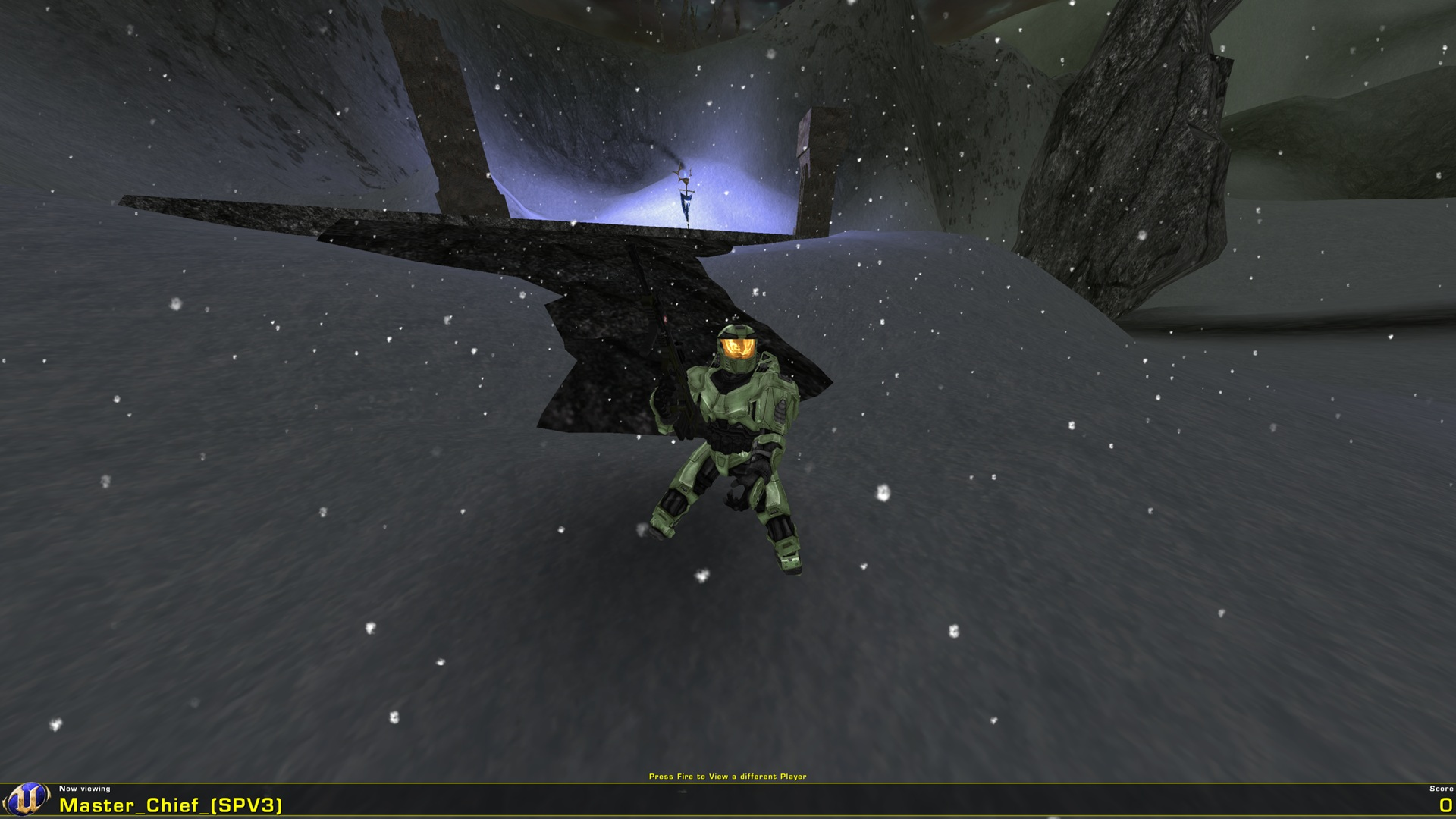Click the yellow separator line above the HUD

tap(728, 783)
